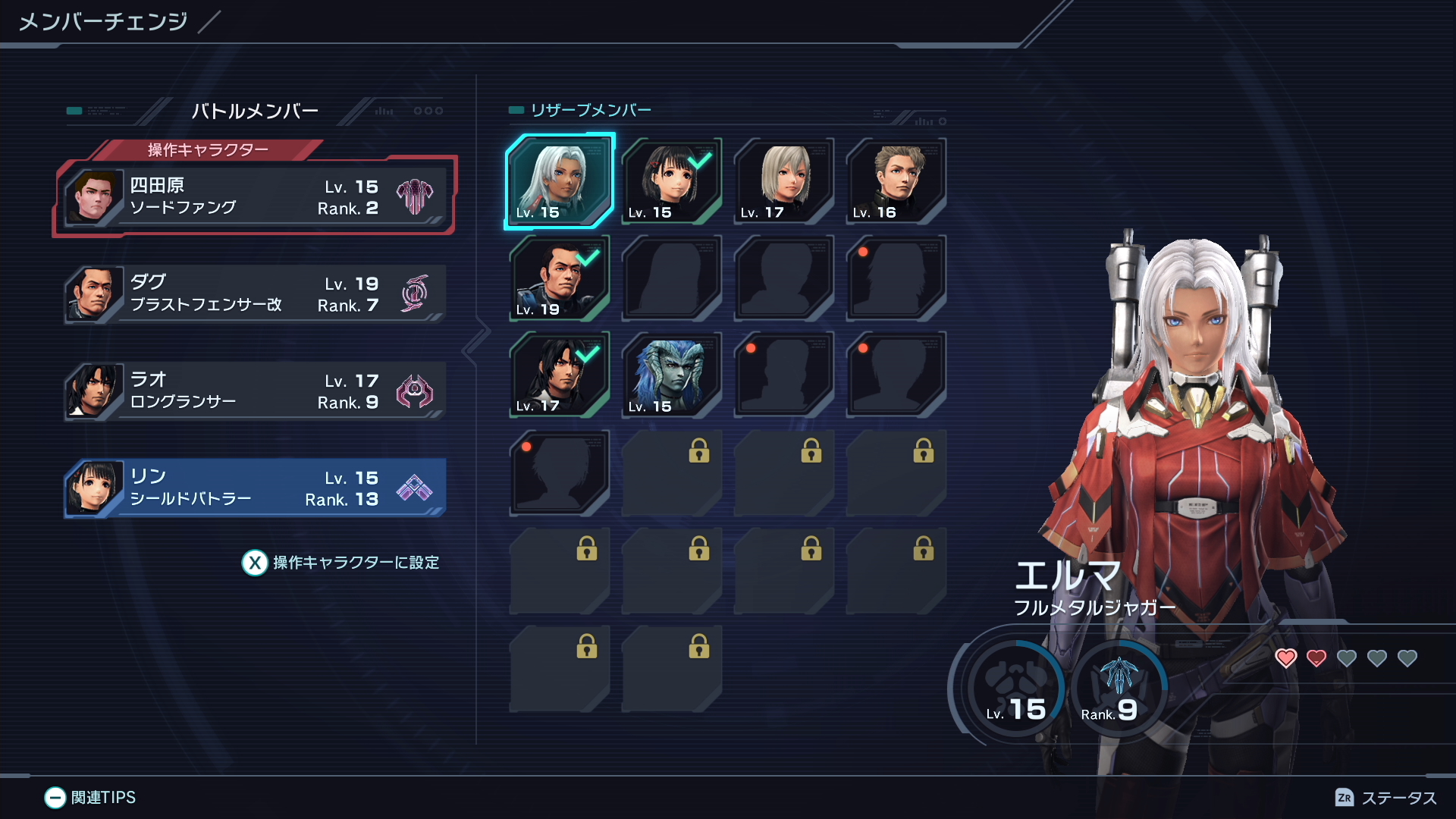The image size is (1456, 819).
Task: Select the brown-haired Lv. 16 reserve member
Action: (x=896, y=181)
